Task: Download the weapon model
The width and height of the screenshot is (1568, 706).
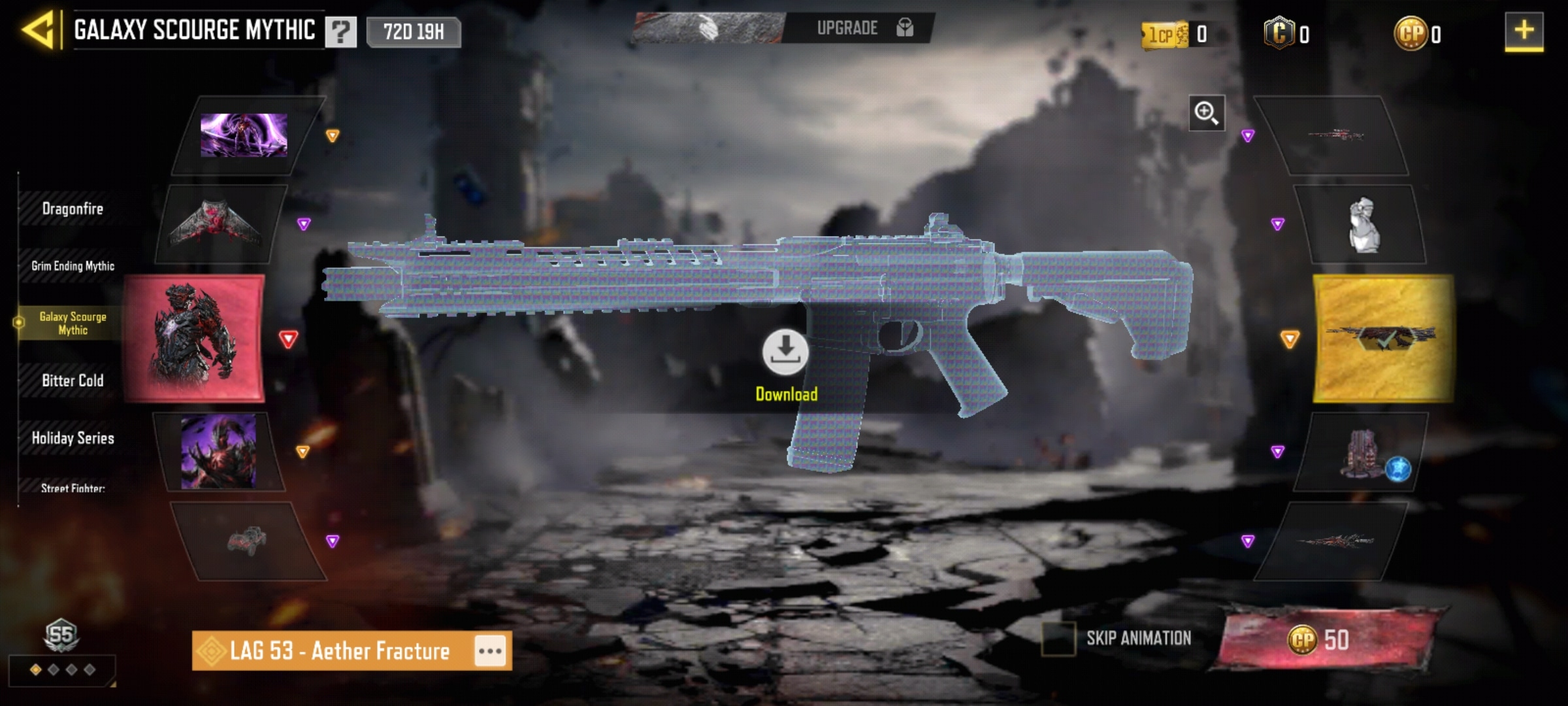Action: click(785, 354)
